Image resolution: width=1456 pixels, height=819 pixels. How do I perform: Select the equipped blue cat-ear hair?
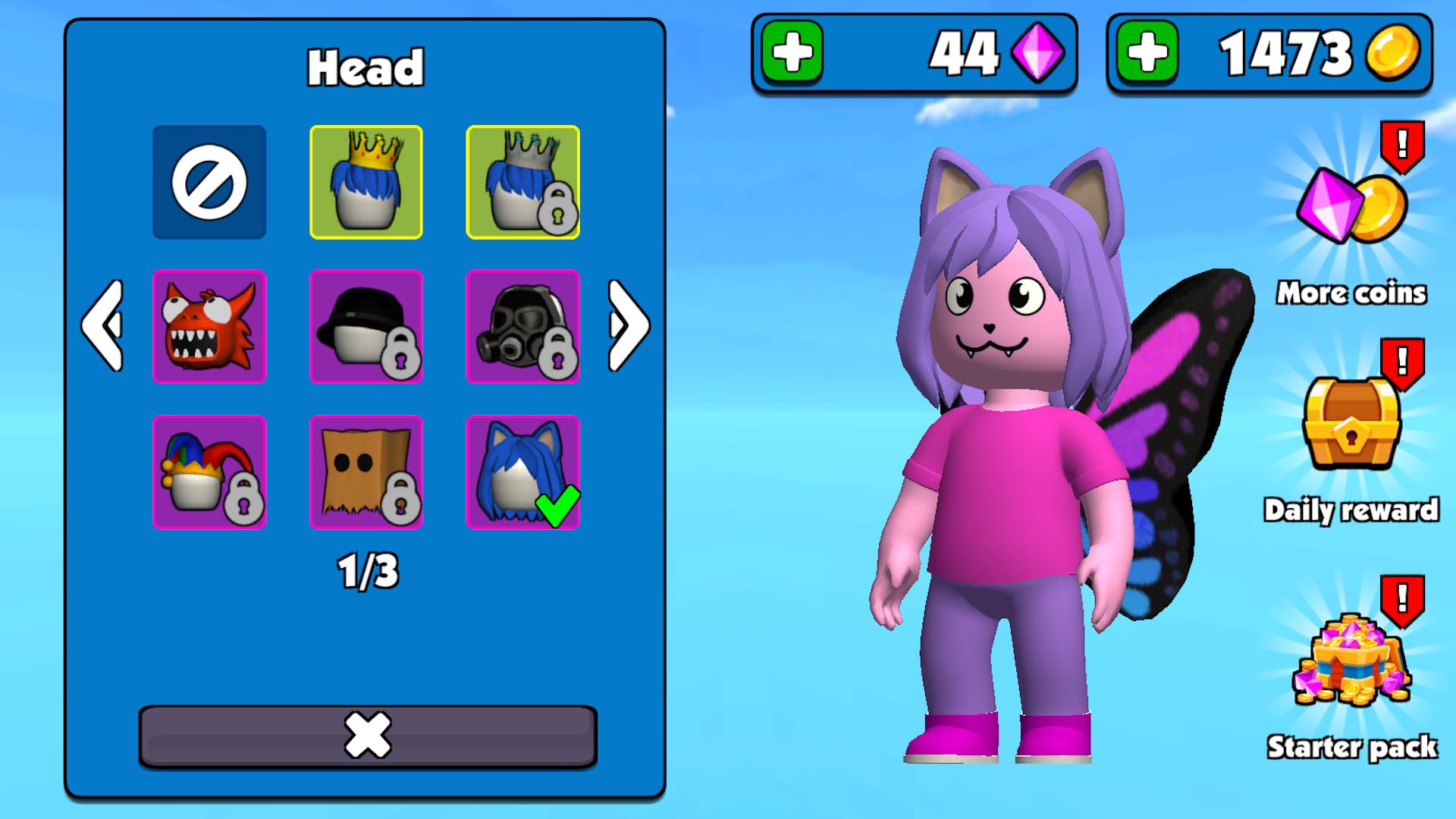tap(522, 472)
